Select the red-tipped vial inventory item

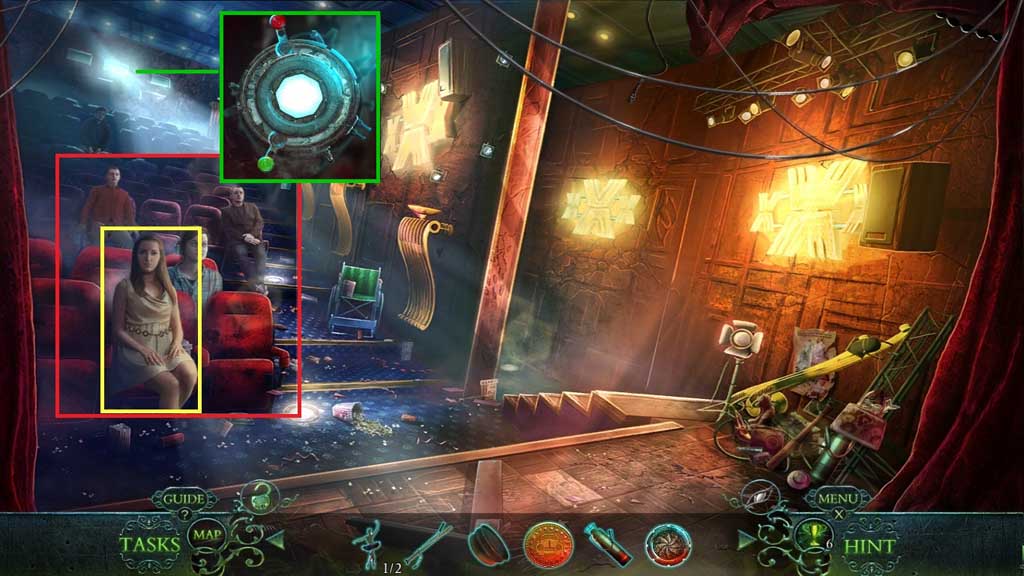pos(607,545)
